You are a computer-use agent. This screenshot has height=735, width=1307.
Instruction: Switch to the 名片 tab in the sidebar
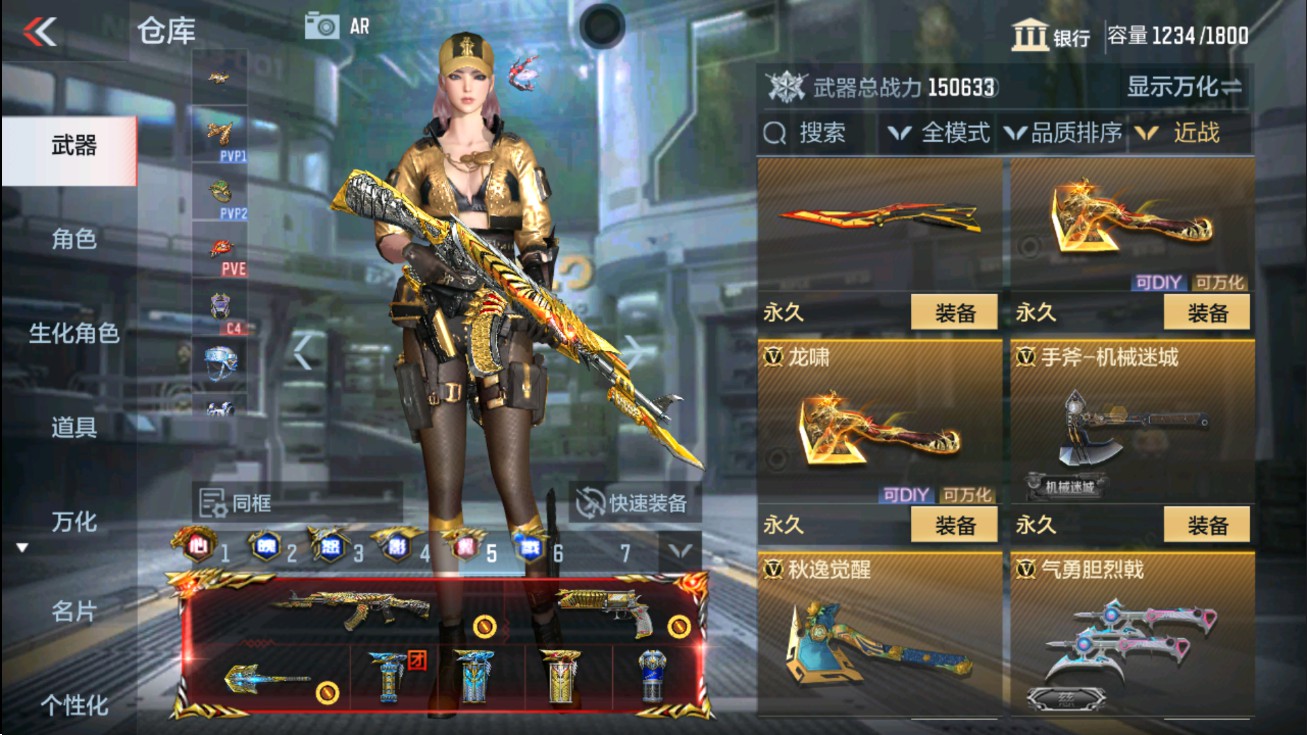point(73,613)
